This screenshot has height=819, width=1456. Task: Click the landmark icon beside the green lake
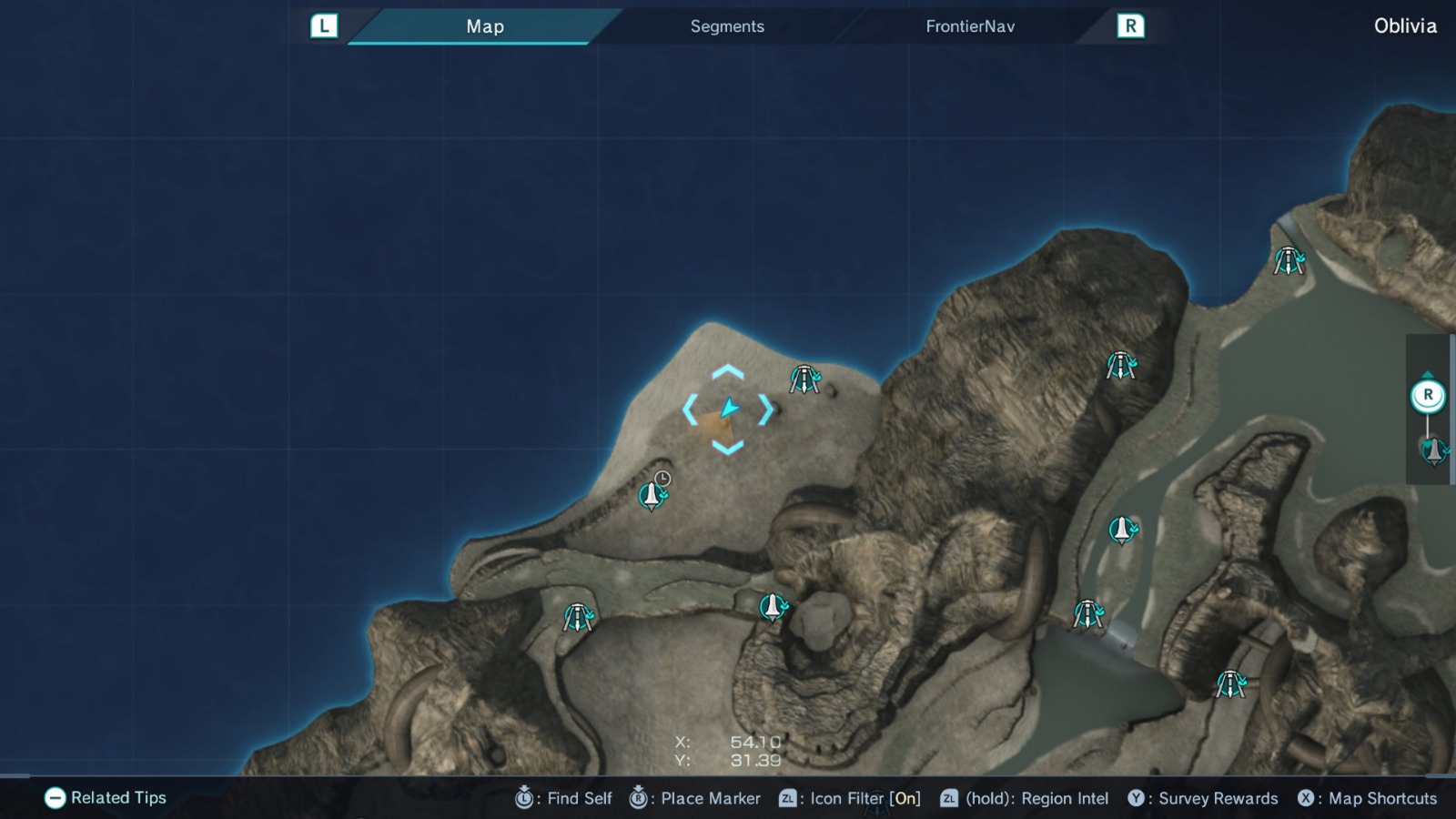1123,531
